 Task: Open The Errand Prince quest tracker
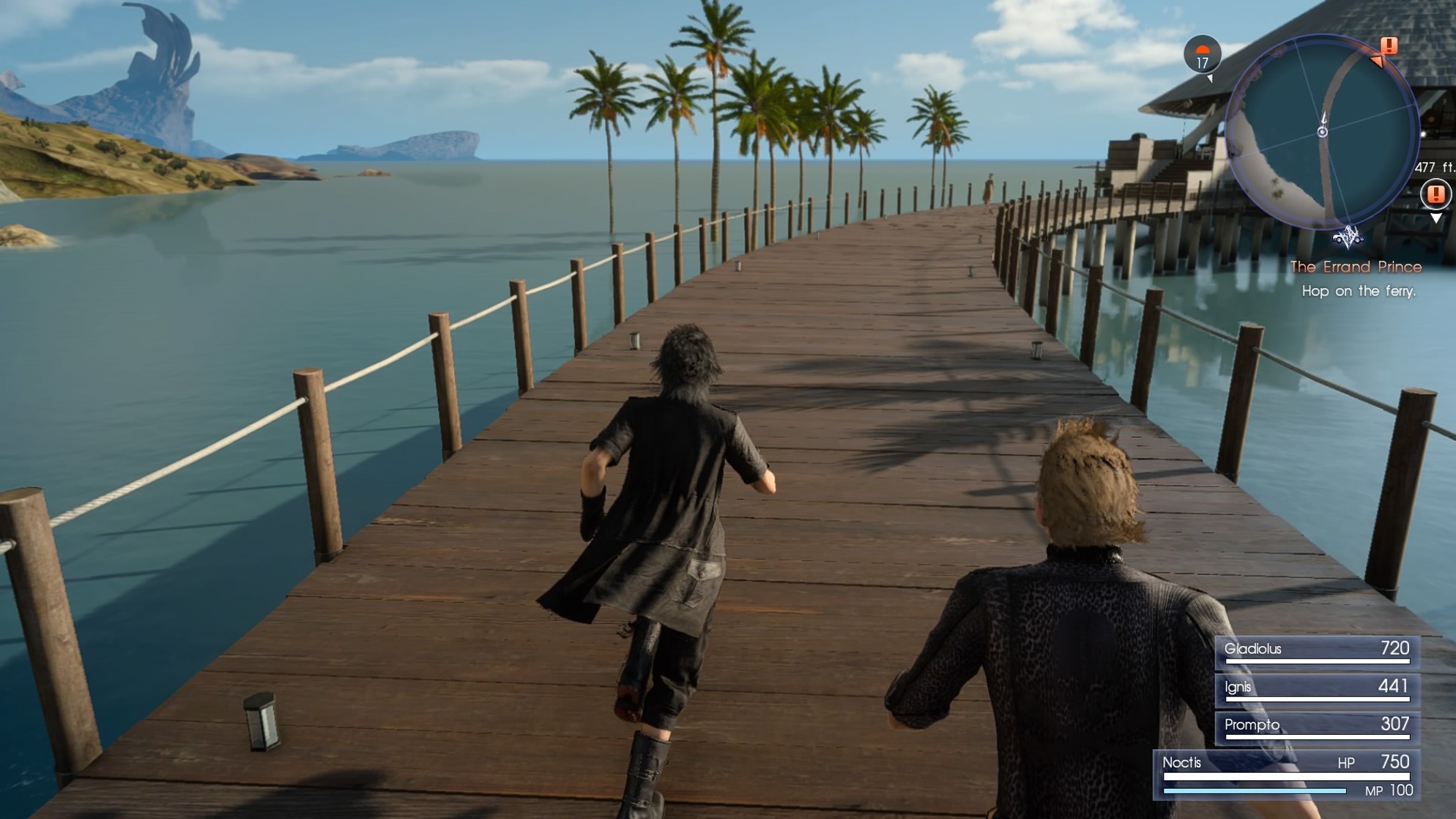pos(1356,267)
